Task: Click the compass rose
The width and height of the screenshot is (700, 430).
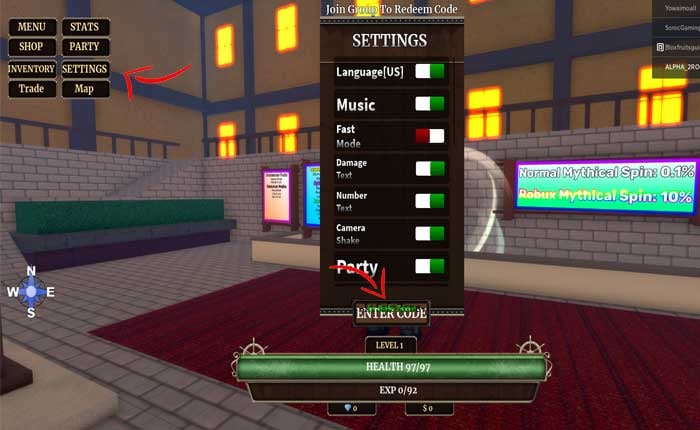Action: coord(31,292)
